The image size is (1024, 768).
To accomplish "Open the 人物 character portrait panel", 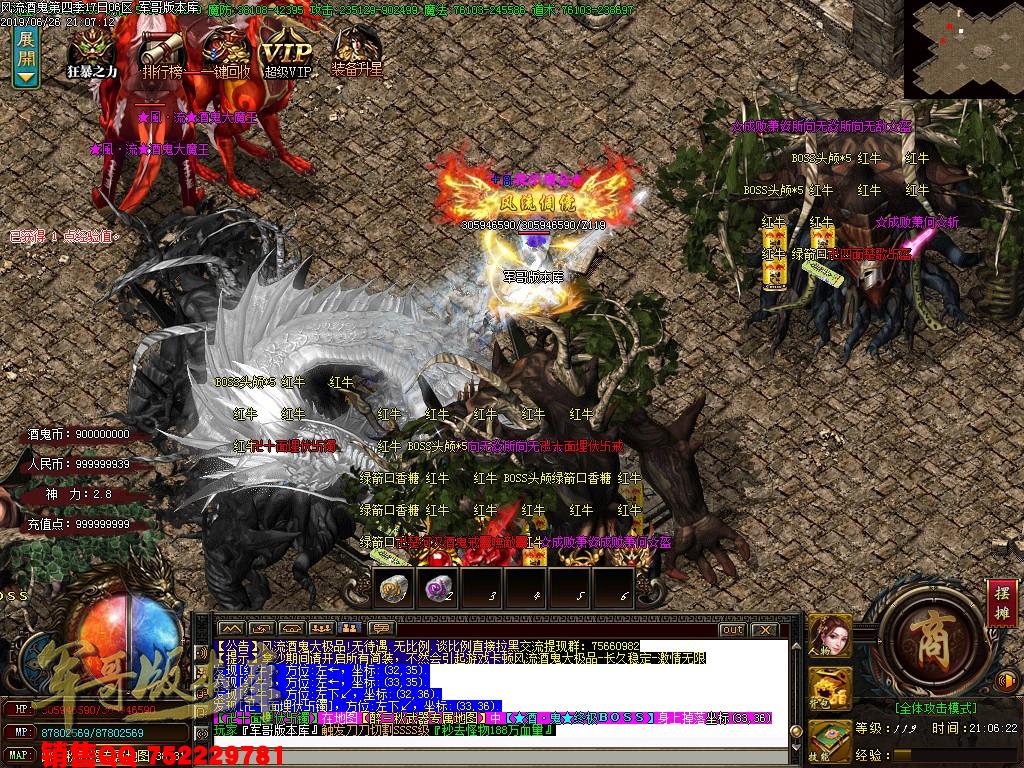I will point(829,633).
